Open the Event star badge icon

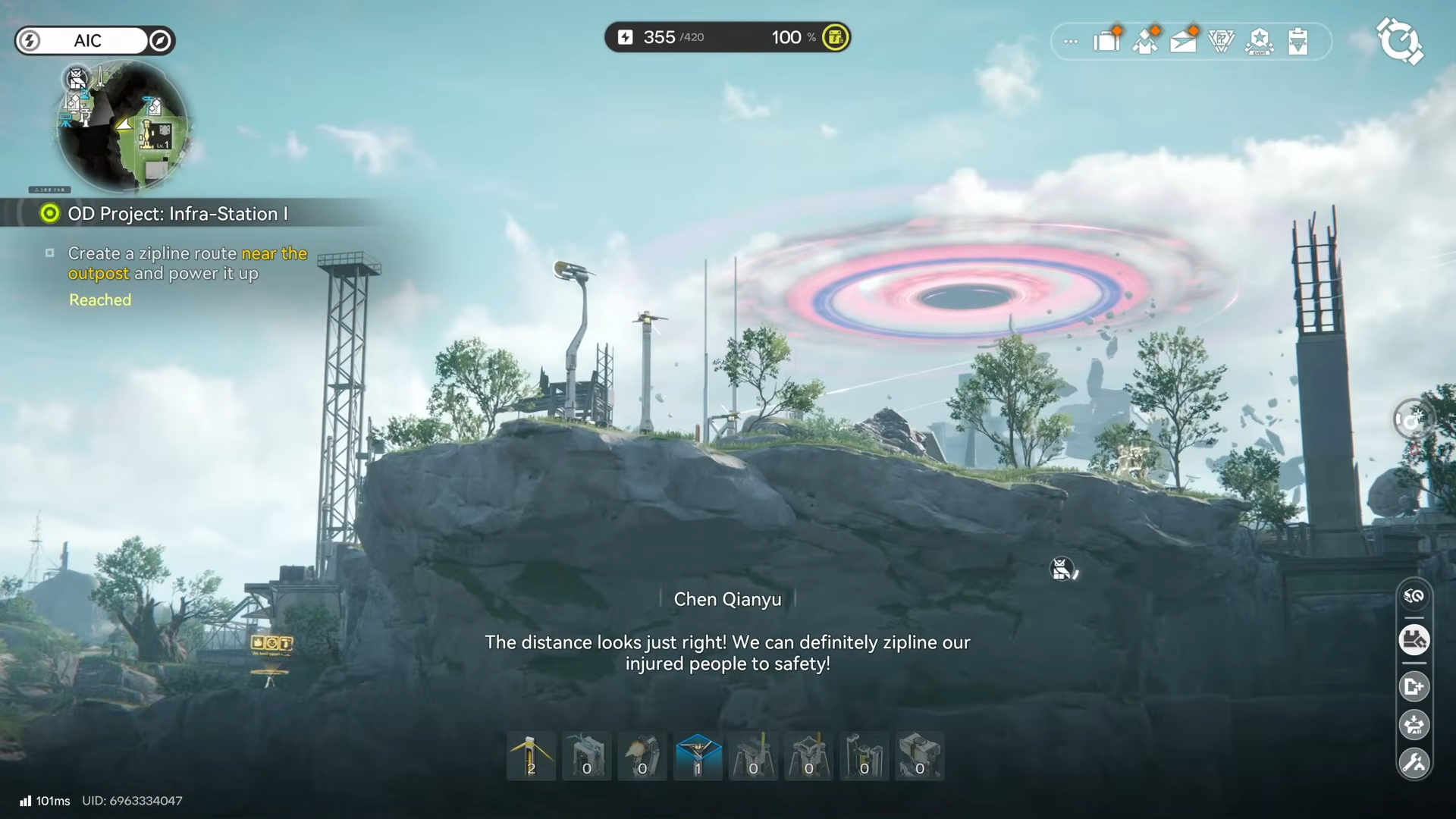(x=1260, y=41)
